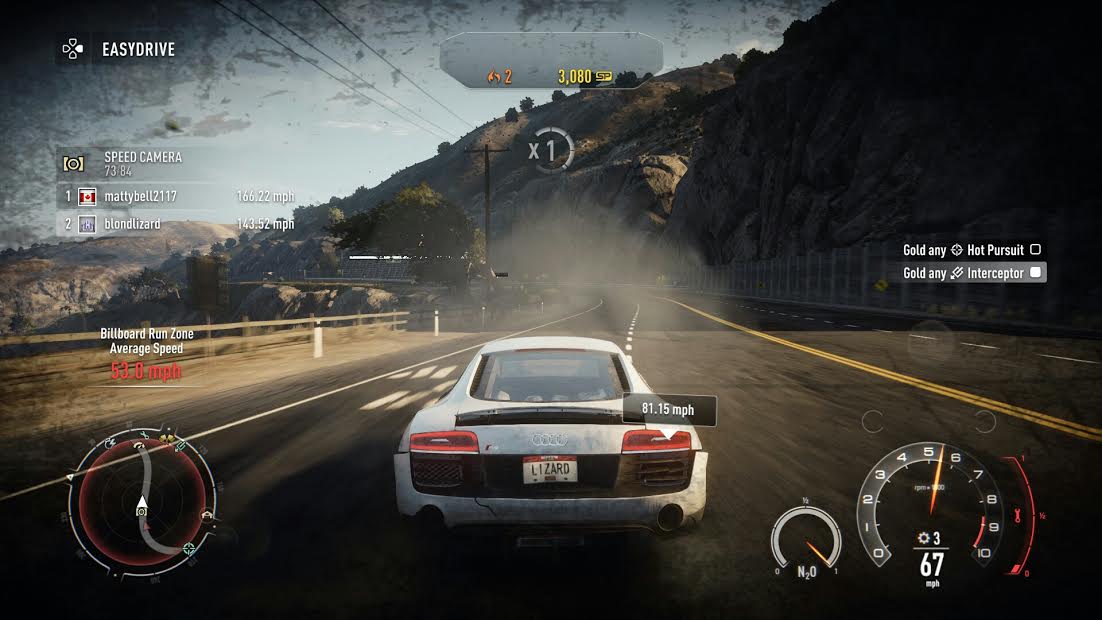Open the EasyDrive menu
Viewport: 1102px width, 620px height.
pos(118,49)
